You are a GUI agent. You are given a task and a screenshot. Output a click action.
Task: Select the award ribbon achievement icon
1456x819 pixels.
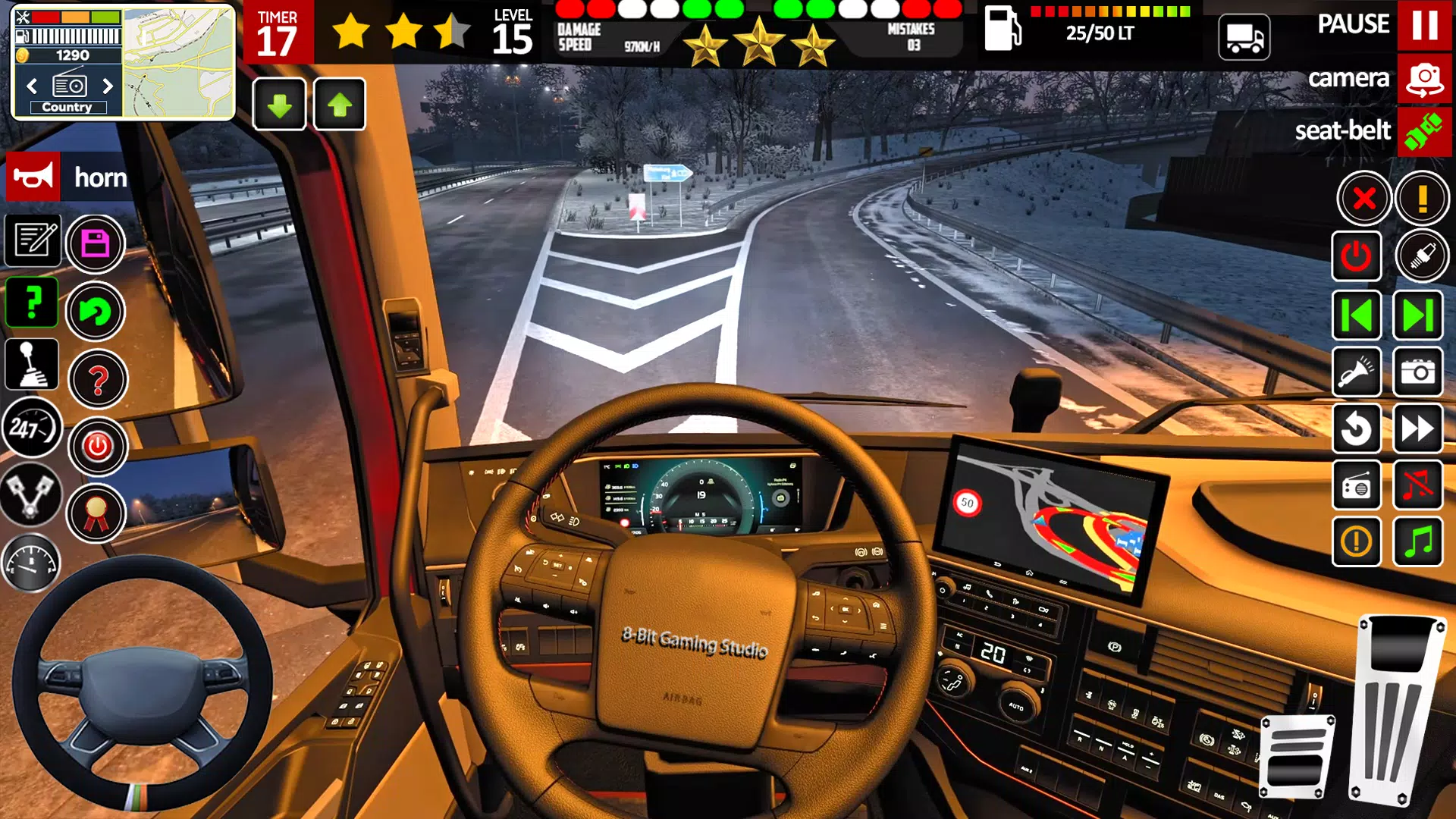pyautogui.click(x=96, y=514)
